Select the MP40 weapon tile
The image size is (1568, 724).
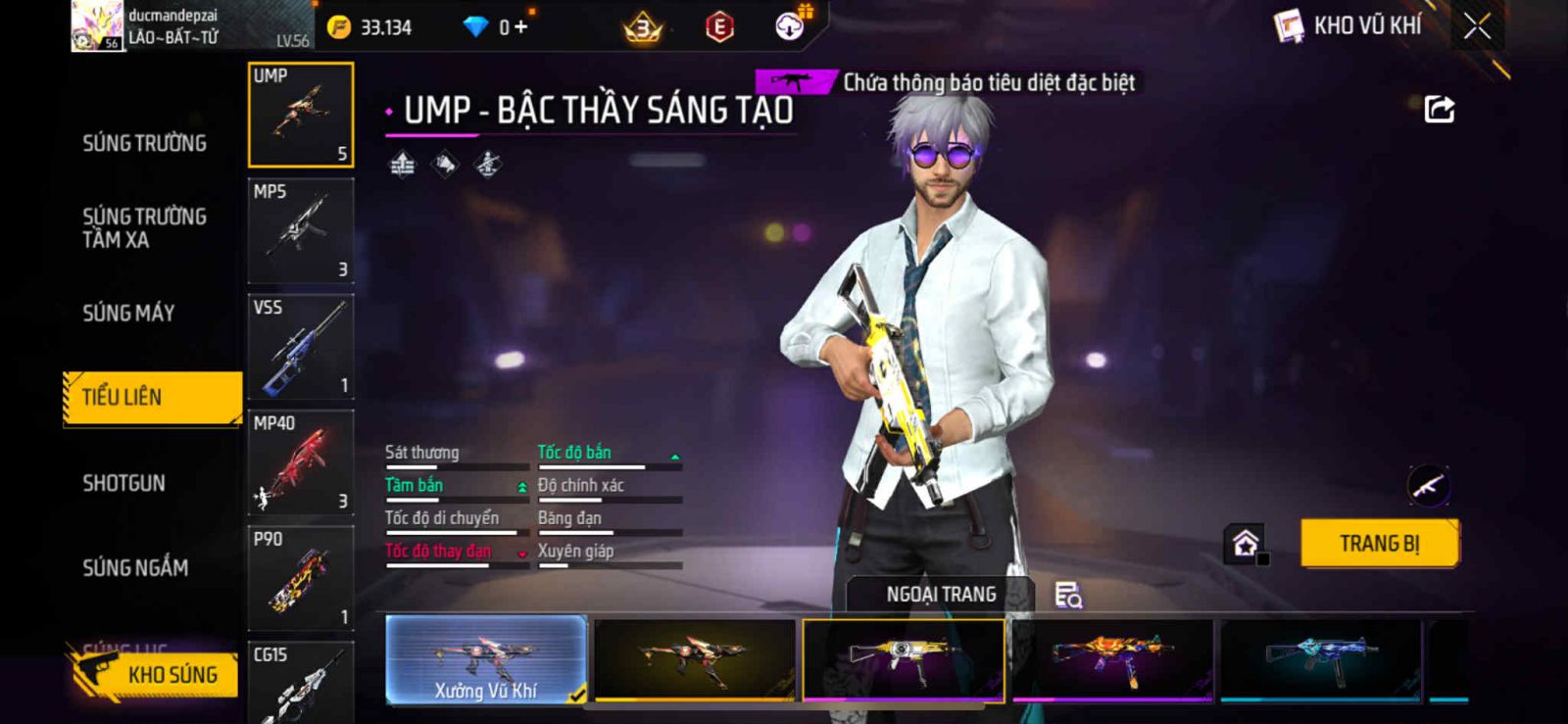301,462
